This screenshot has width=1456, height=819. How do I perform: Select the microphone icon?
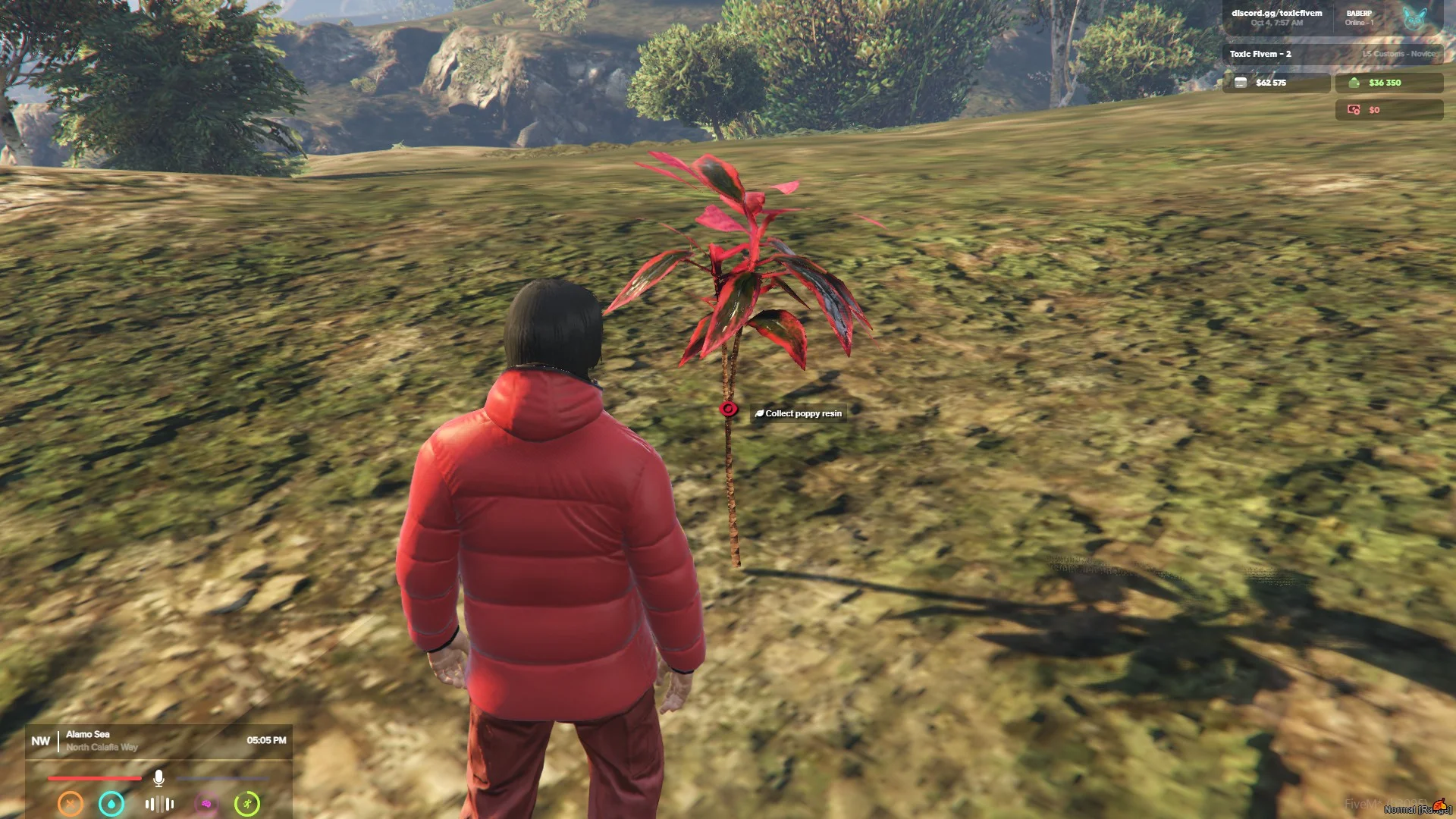(x=158, y=778)
